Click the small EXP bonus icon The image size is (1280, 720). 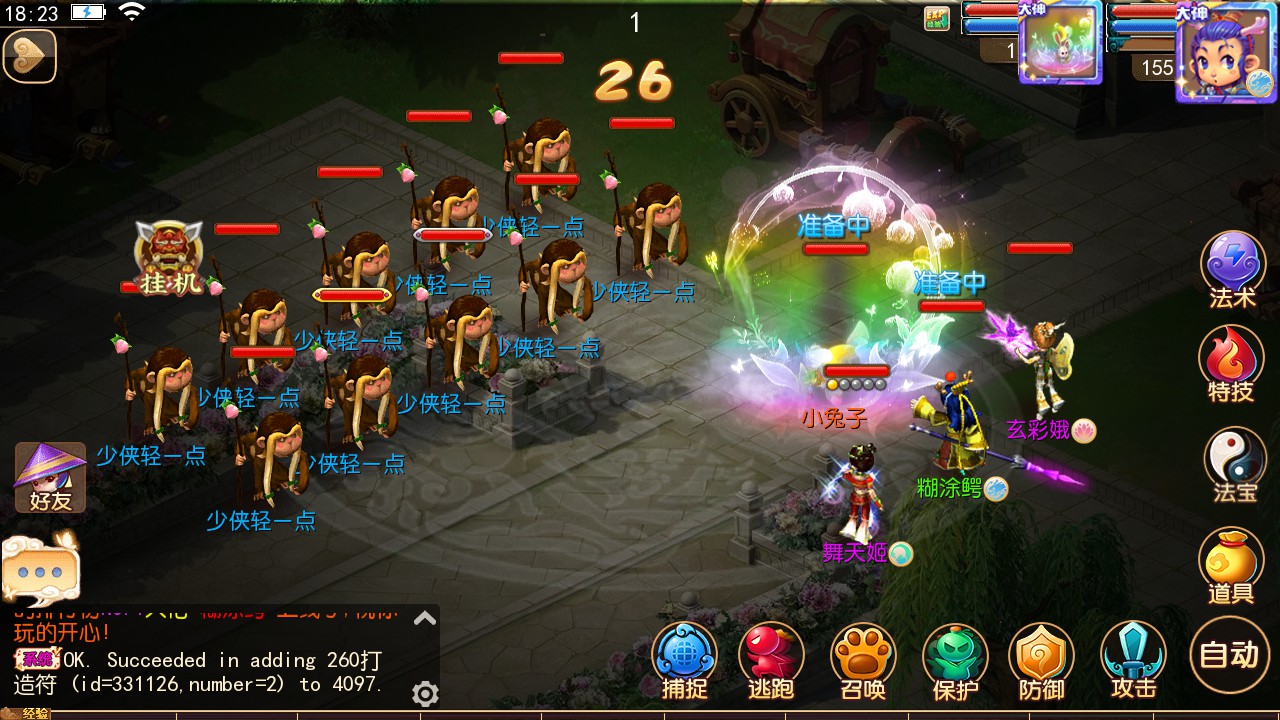click(x=937, y=19)
